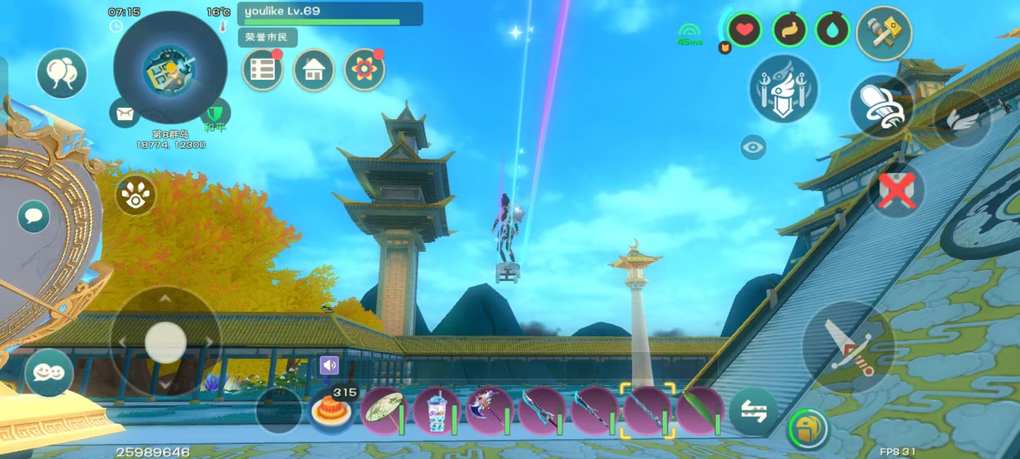The height and width of the screenshot is (459, 1020).
Task: Swap the hotbar with arrows button
Action: tap(753, 411)
